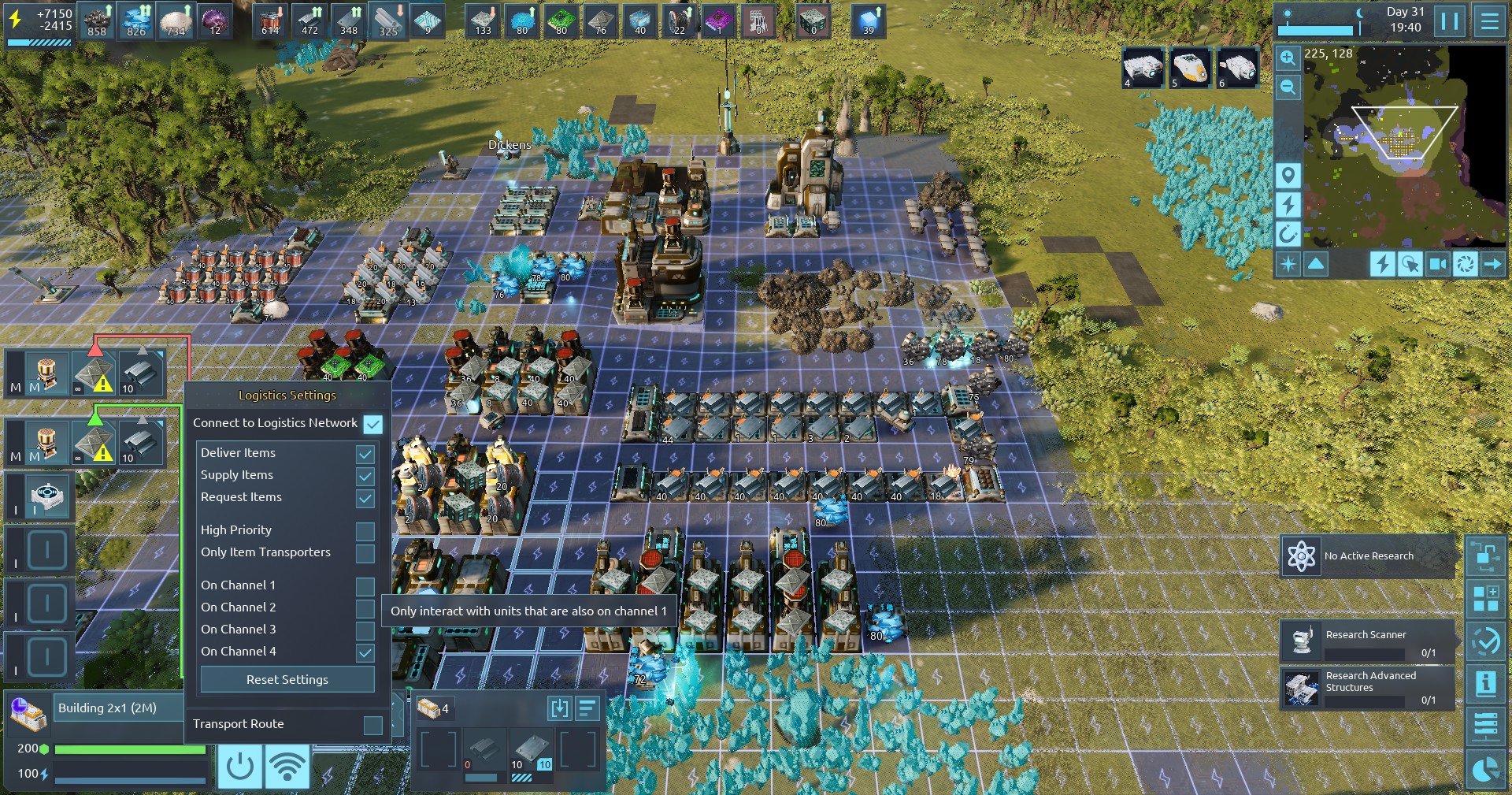
Task: Select the Research Scanner objective
Action: point(1367,641)
